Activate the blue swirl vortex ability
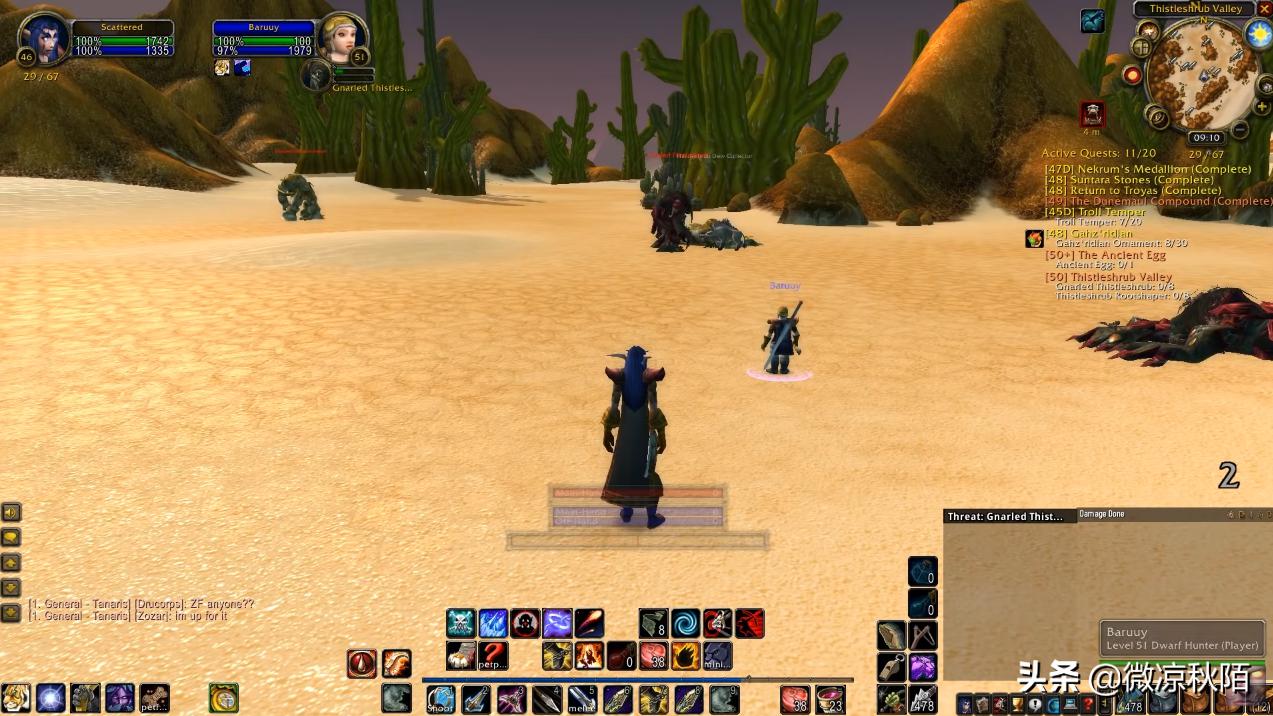1273x716 pixels. coord(686,624)
